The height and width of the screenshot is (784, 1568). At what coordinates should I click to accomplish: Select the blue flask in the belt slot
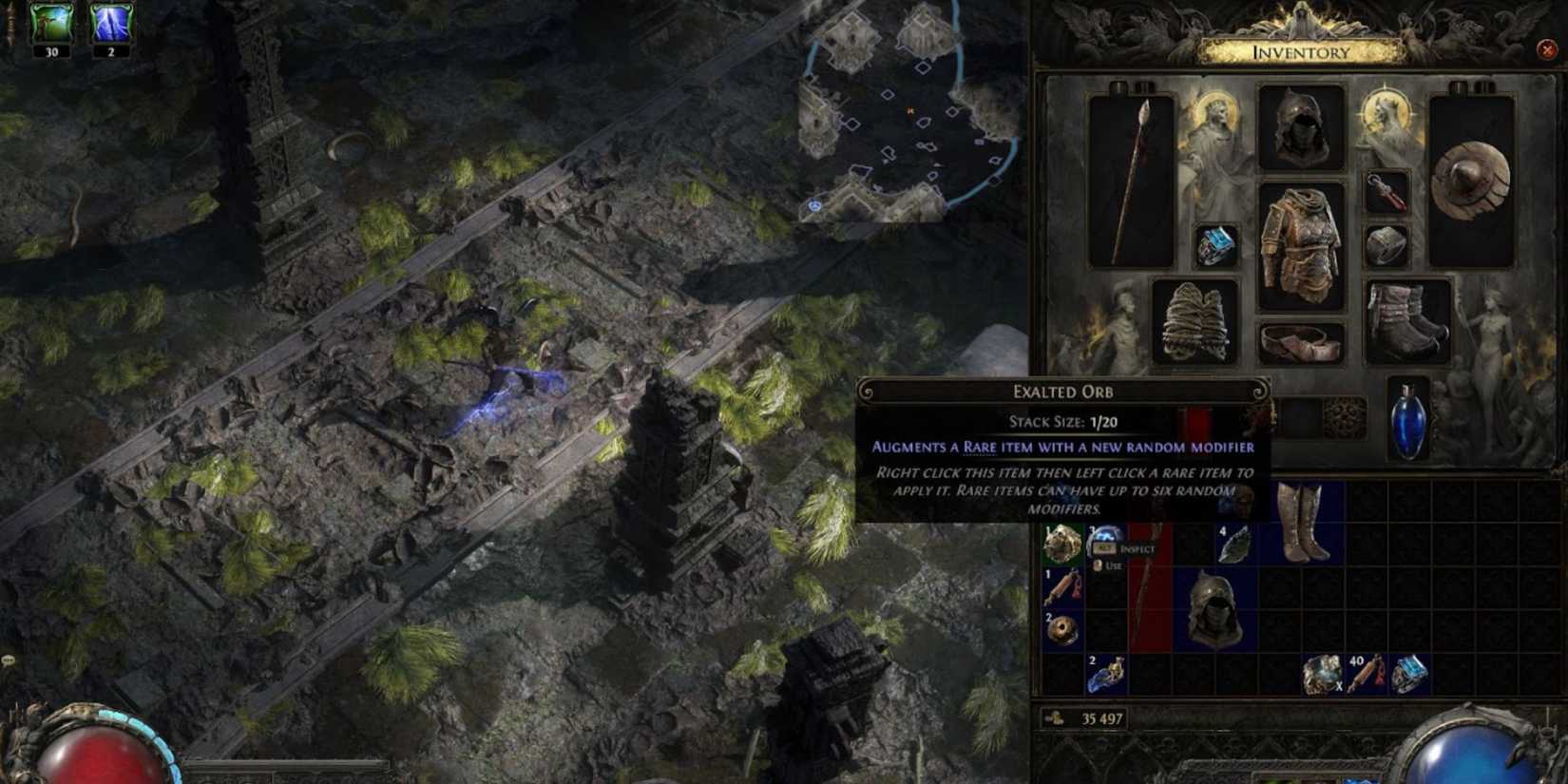(1407, 415)
